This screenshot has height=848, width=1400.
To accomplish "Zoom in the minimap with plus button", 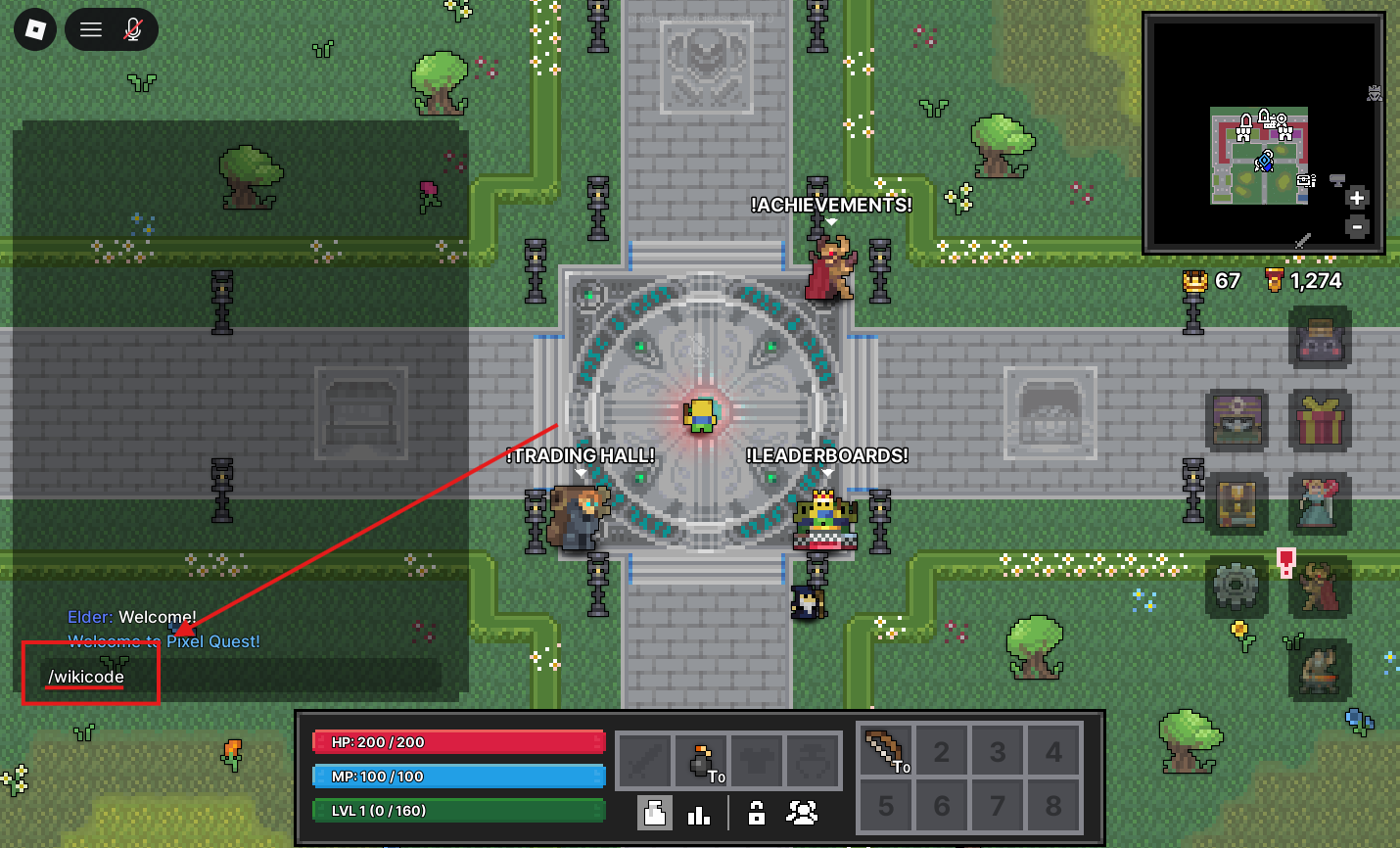I will click(x=1357, y=198).
